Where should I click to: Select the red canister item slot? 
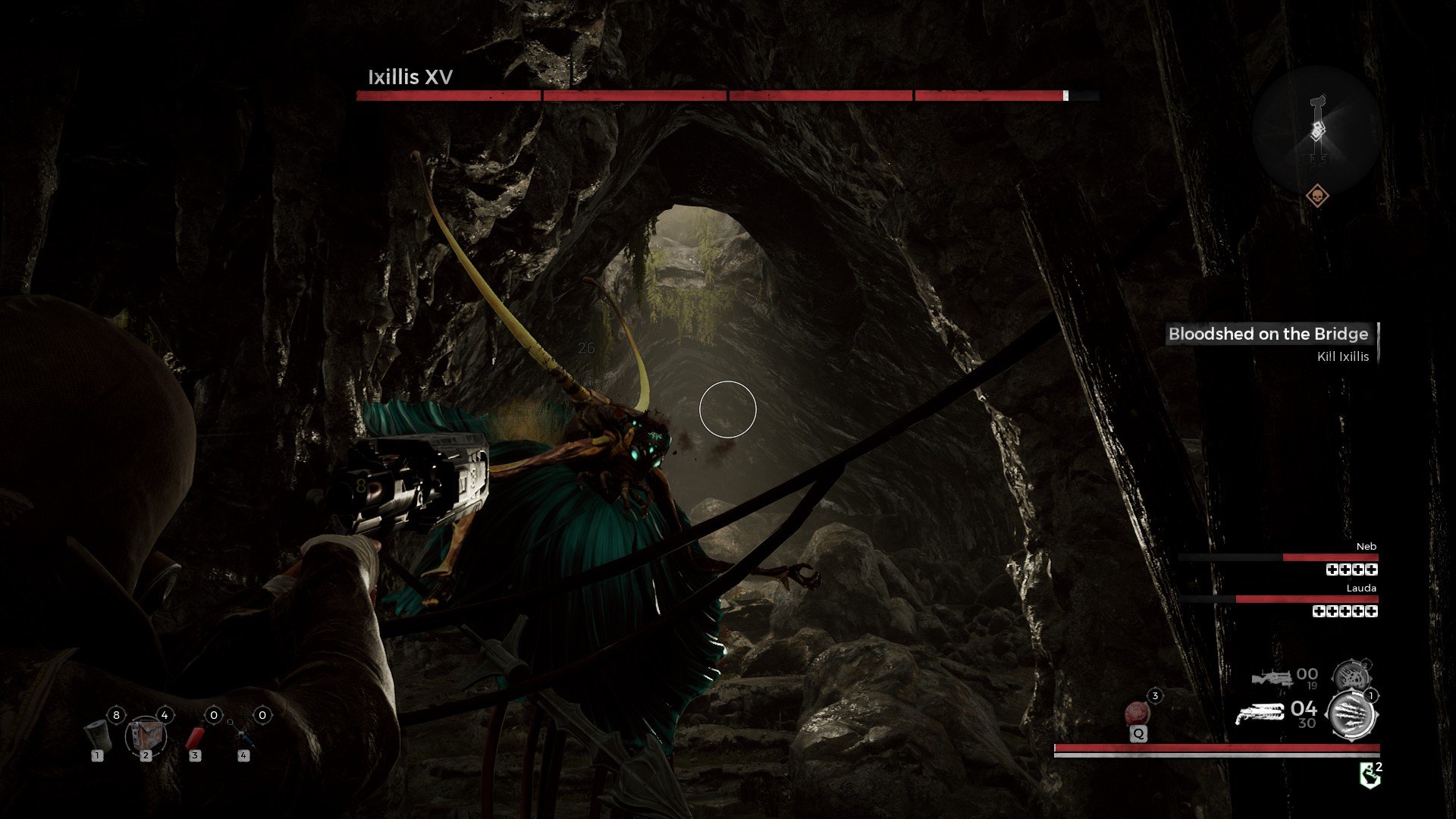[196, 736]
